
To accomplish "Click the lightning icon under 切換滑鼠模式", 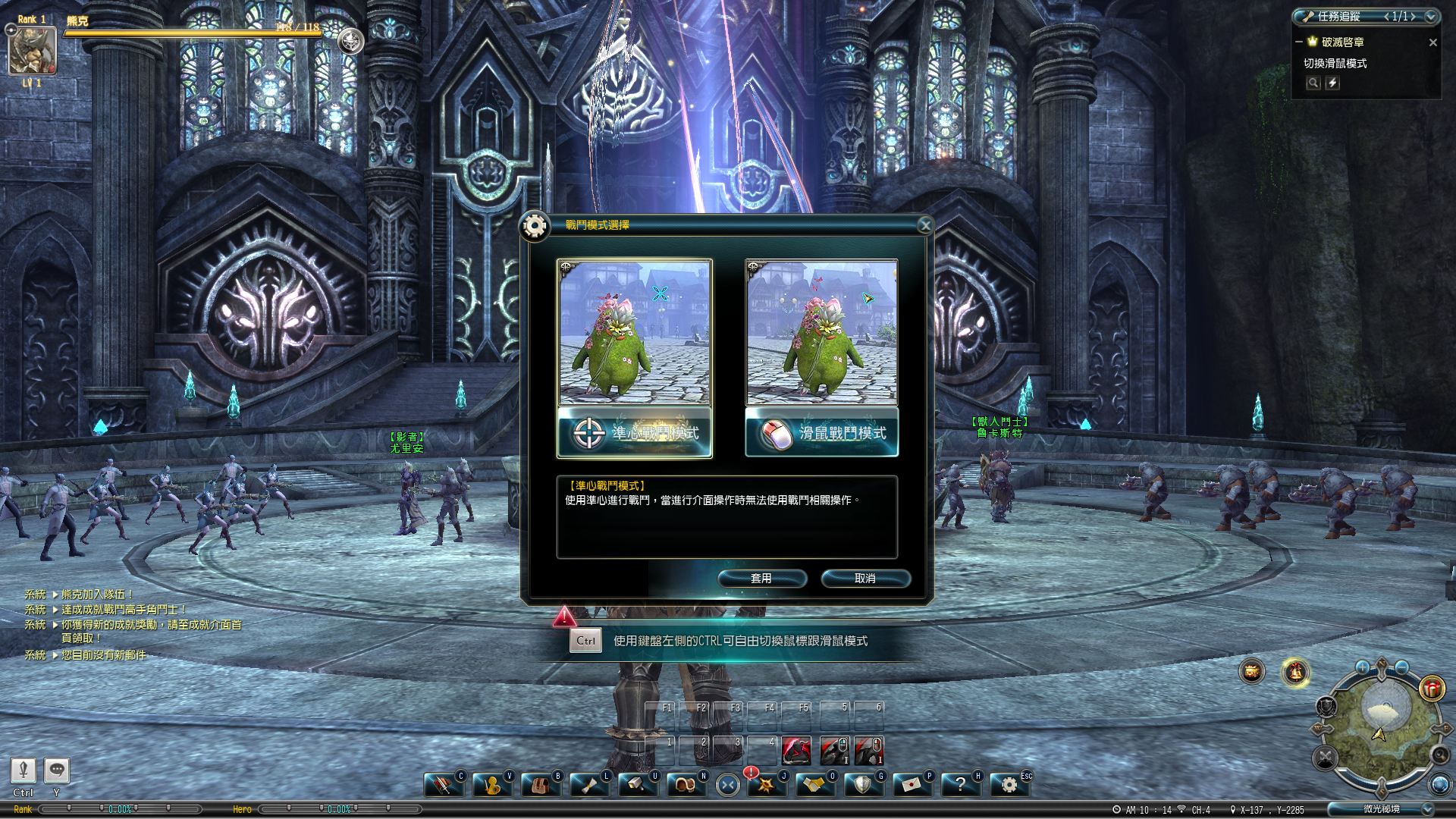I will [x=1333, y=84].
